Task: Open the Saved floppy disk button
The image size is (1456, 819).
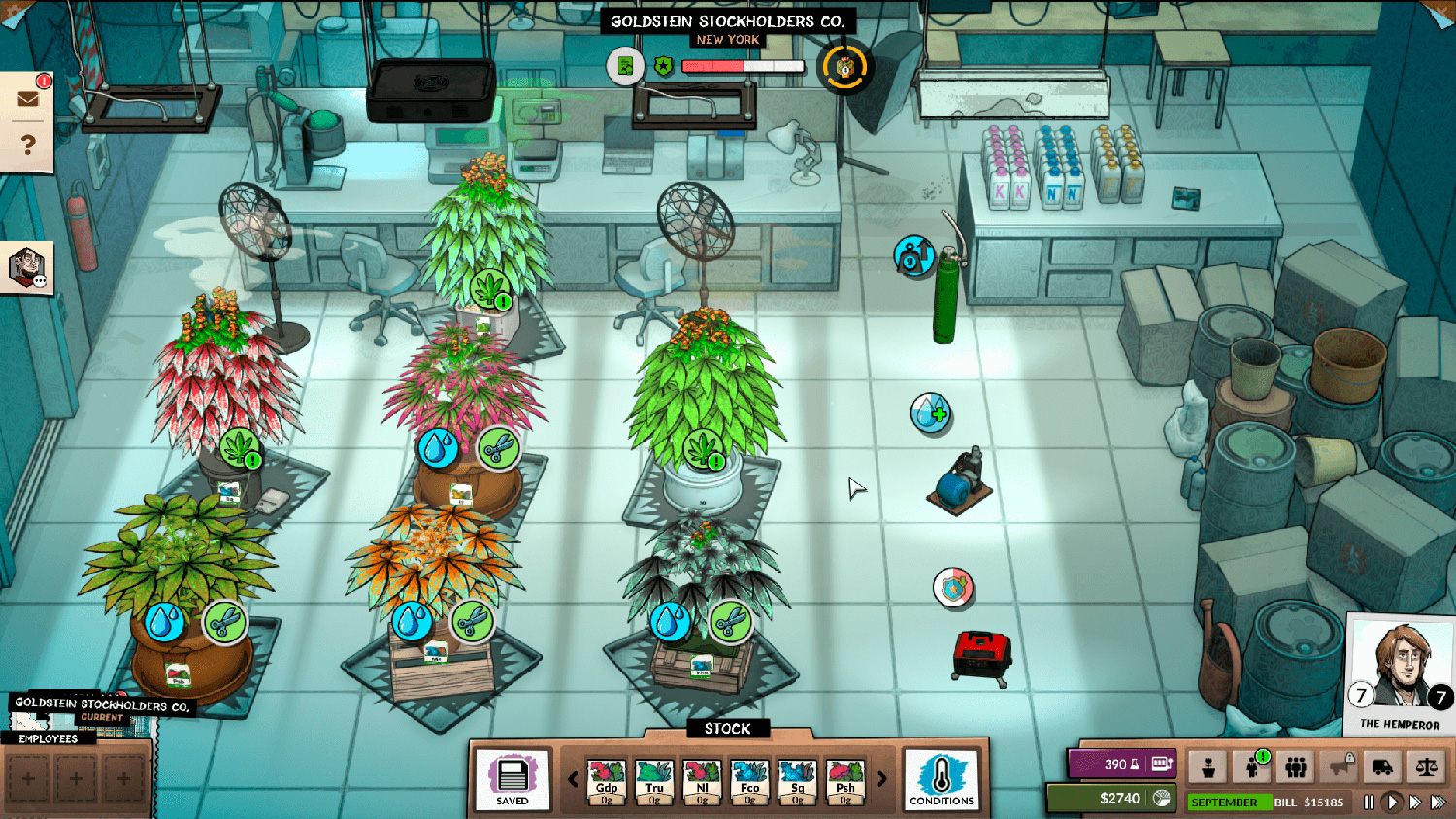Action: (513, 779)
